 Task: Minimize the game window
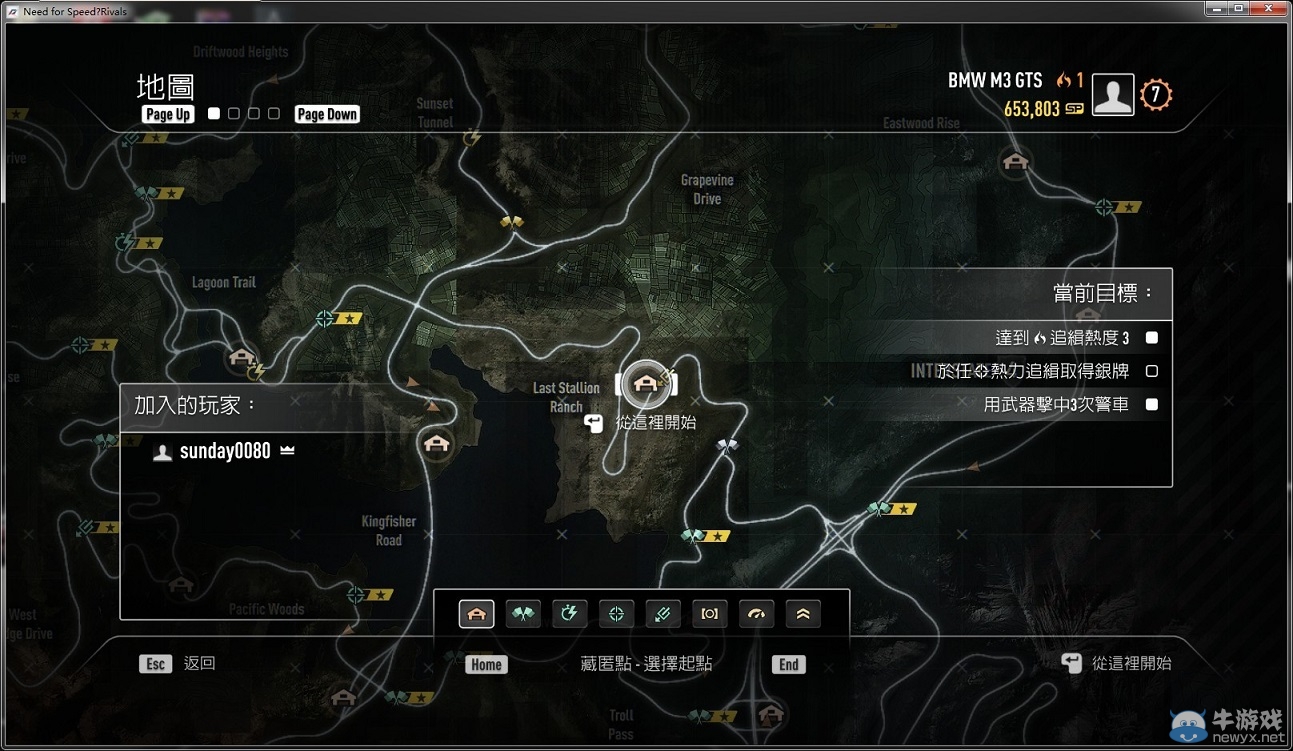(x=1216, y=9)
